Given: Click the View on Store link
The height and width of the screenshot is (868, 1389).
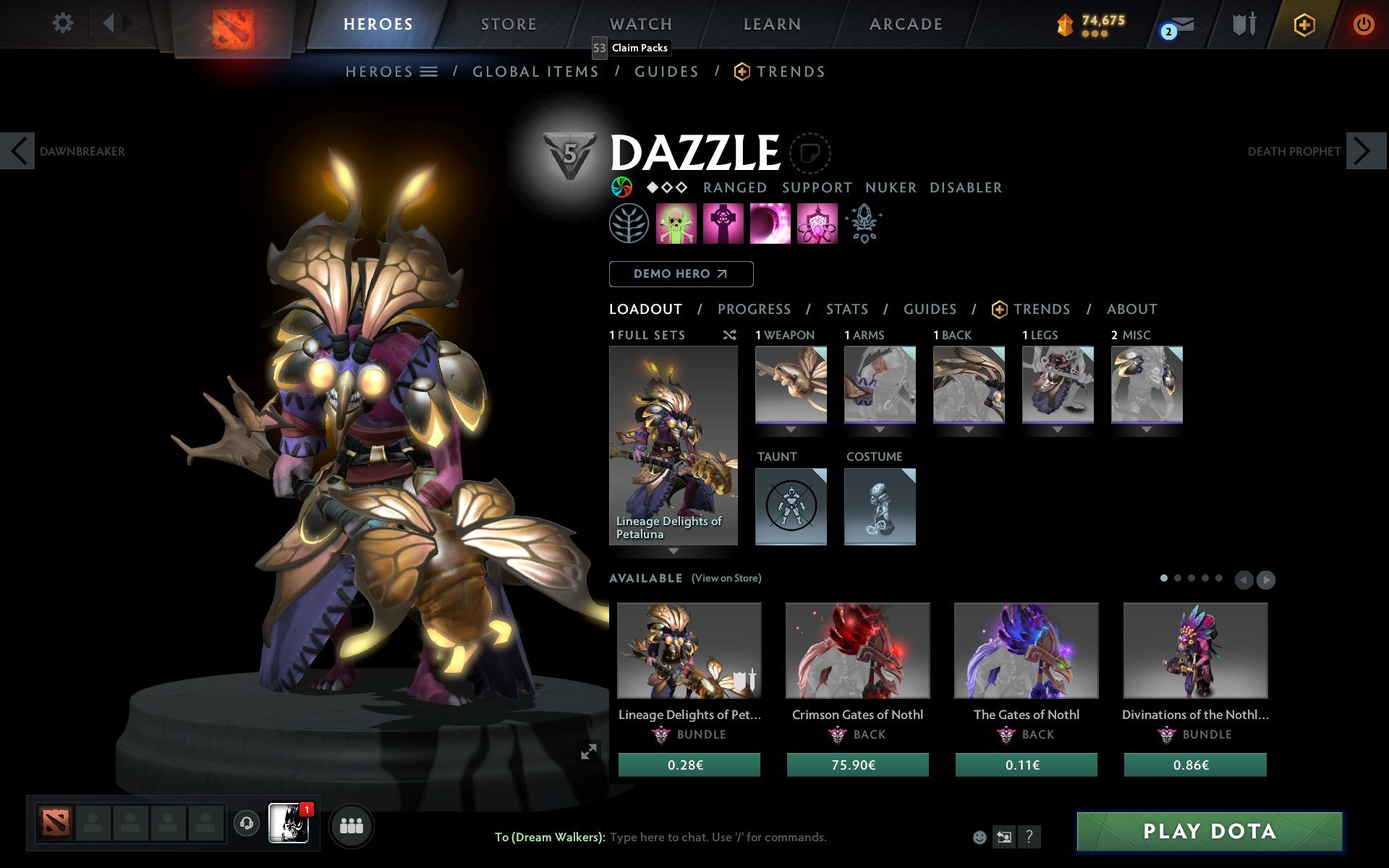Looking at the screenshot, I should tap(726, 578).
